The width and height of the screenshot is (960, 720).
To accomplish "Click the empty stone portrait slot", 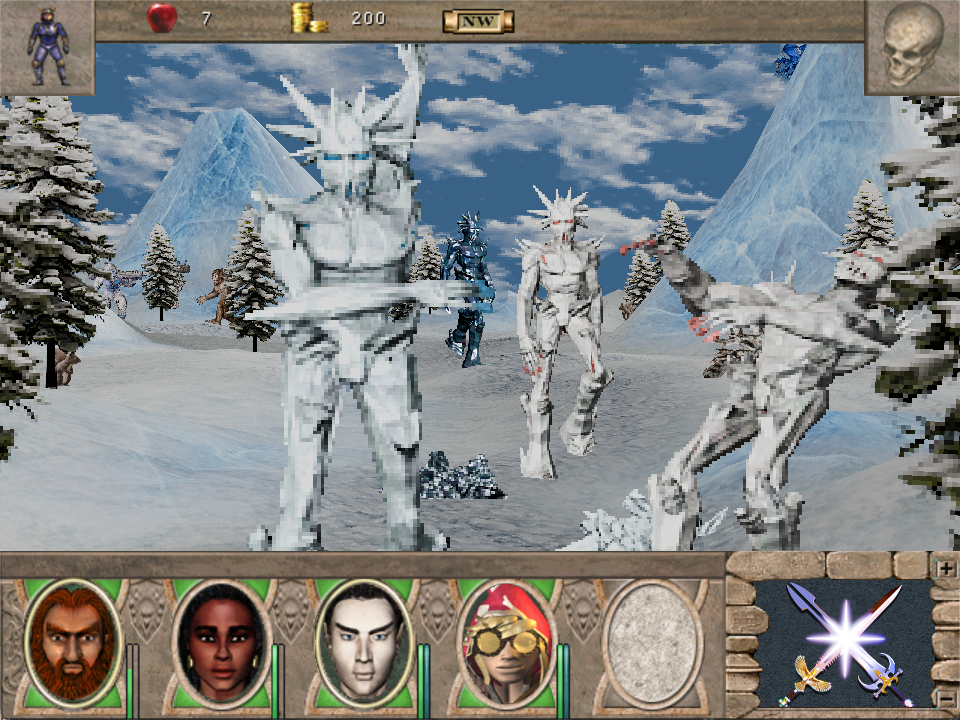I will (x=651, y=642).
